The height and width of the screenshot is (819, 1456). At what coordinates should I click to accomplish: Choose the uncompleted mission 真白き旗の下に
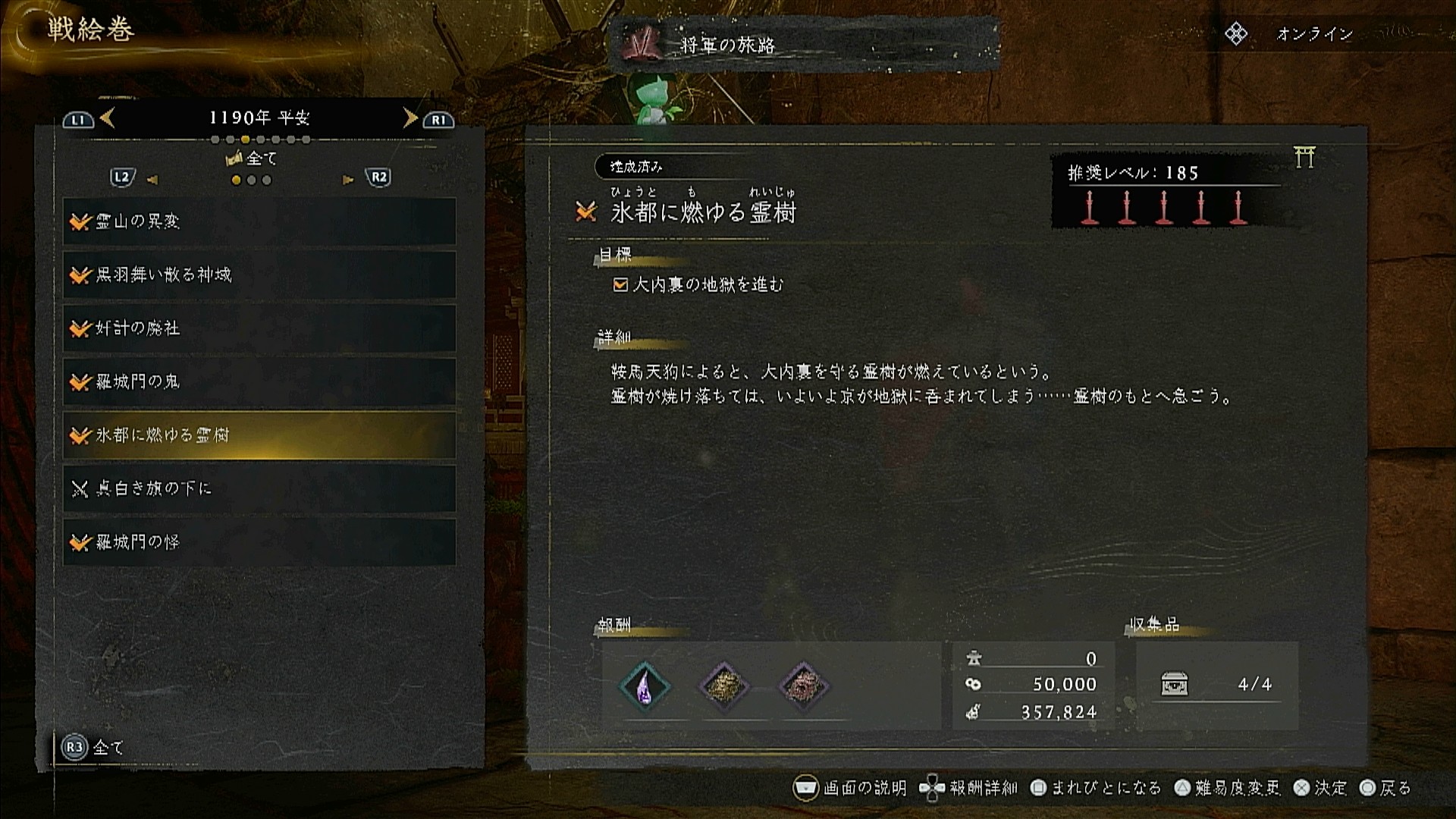pyautogui.click(x=259, y=488)
